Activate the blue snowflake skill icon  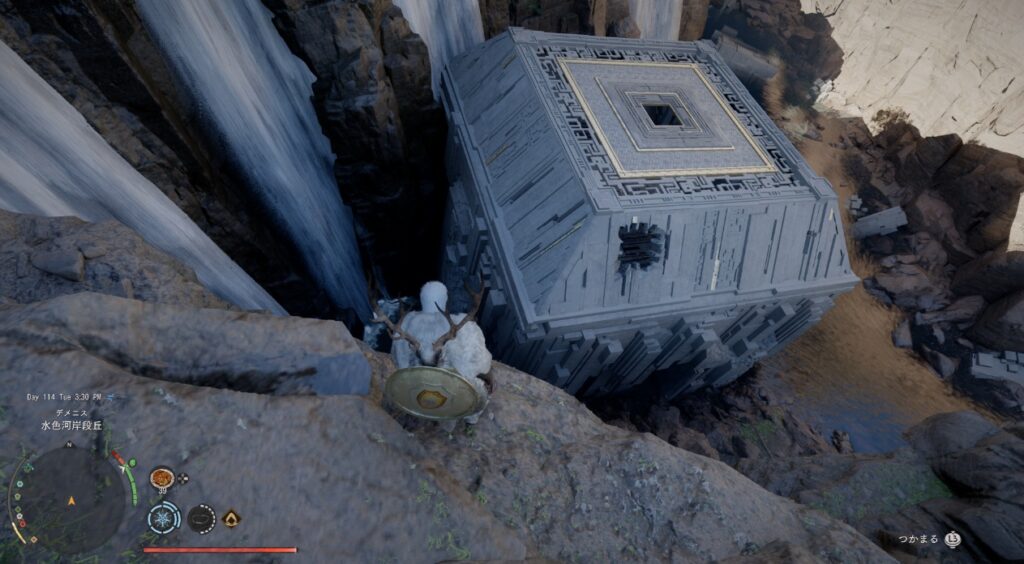pyautogui.click(x=164, y=518)
